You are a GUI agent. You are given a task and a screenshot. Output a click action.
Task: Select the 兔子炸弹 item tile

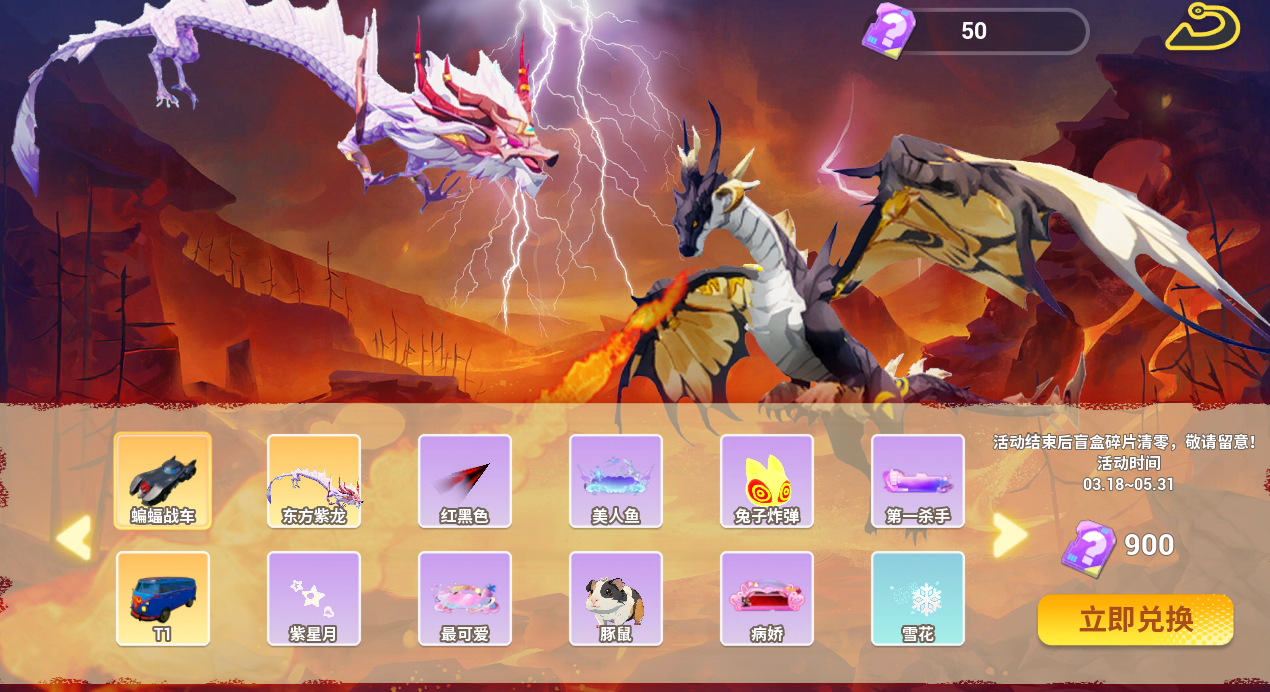767,481
